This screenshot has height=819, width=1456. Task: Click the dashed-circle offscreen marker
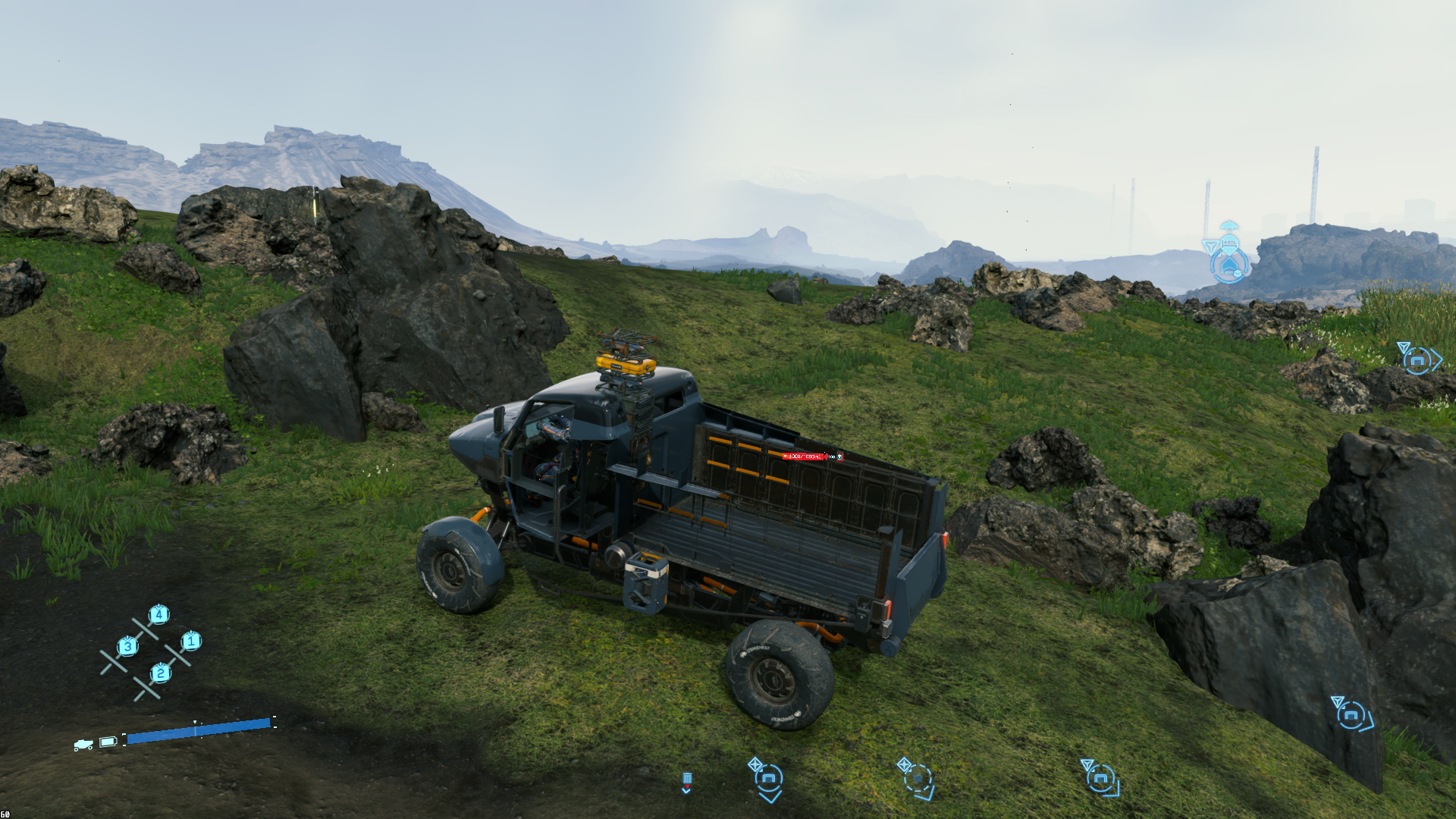coord(918,779)
